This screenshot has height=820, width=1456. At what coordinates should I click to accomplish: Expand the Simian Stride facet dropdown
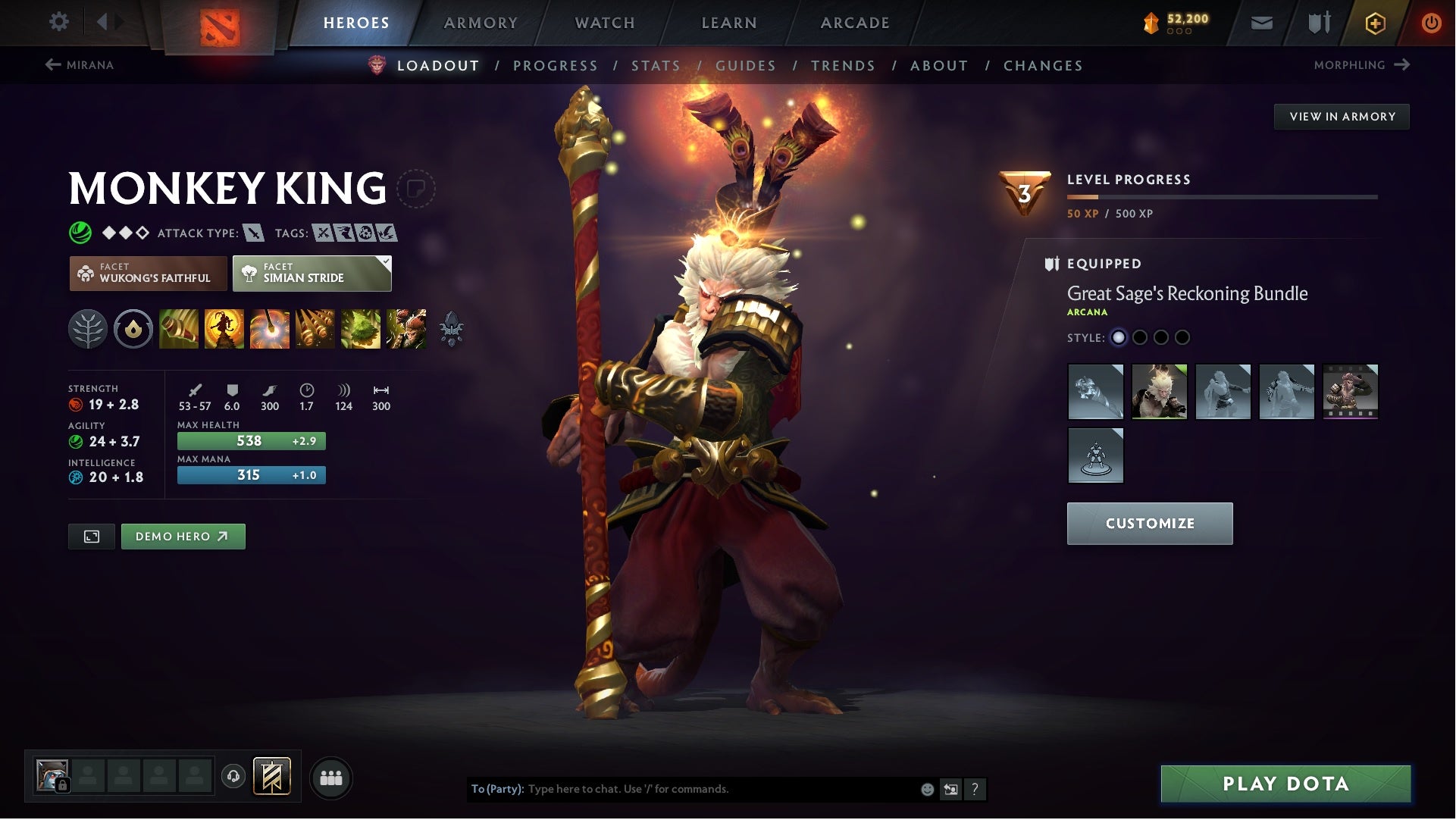pos(387,261)
